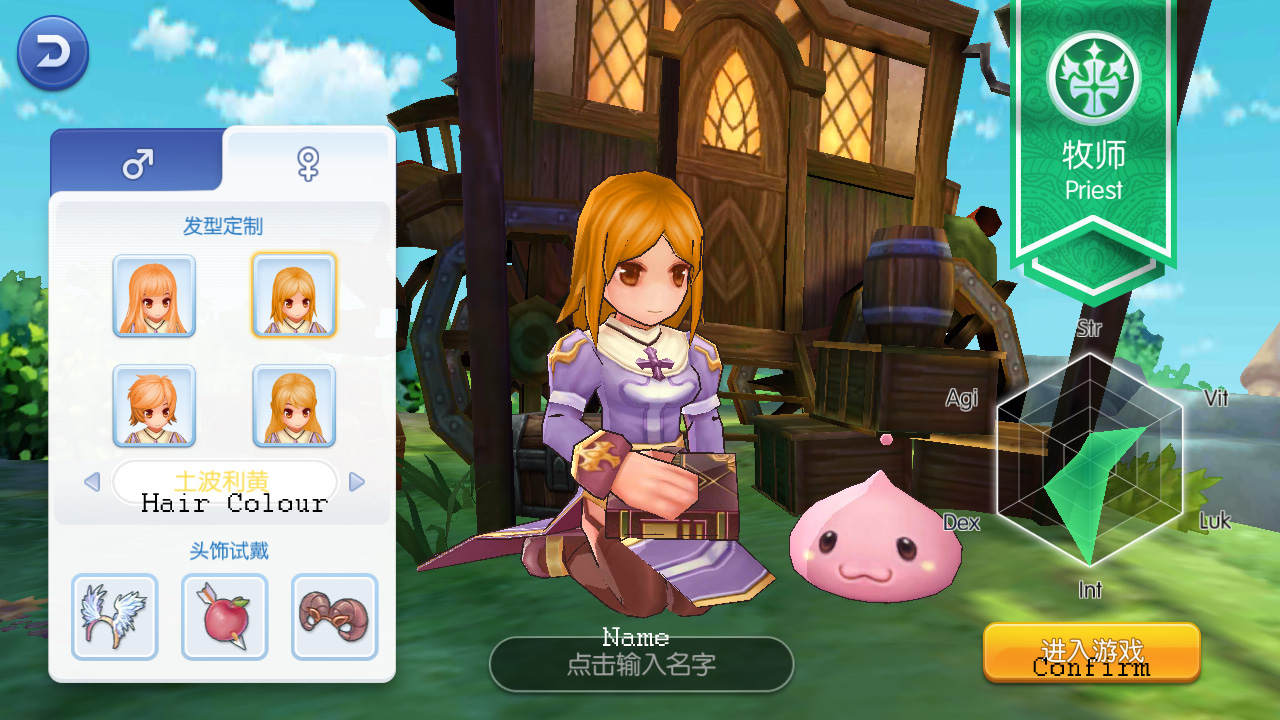
Task: Pick the short hairstyle in bottom-left slot
Action: pos(154,406)
